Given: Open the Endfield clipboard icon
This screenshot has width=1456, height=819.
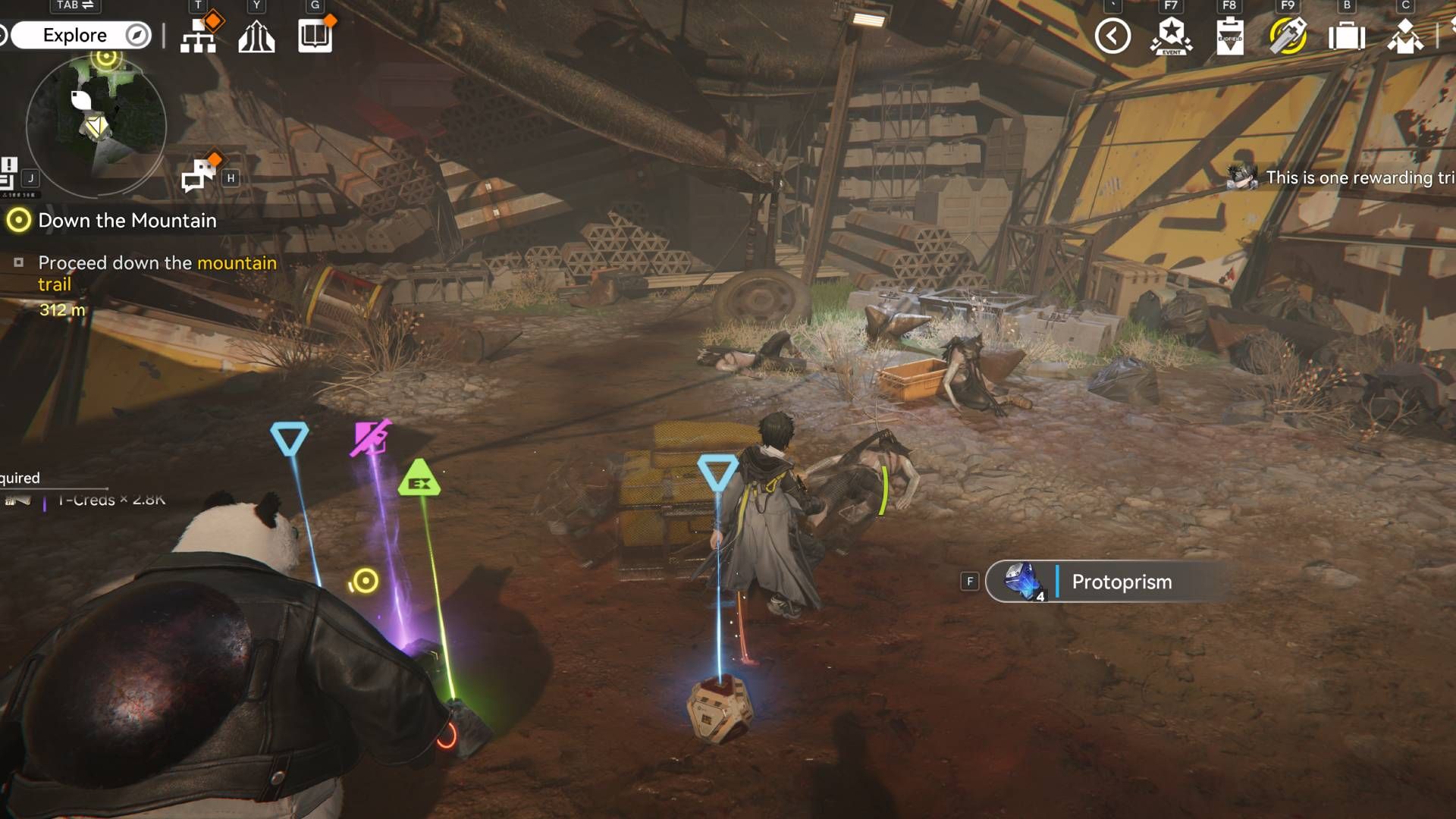Looking at the screenshot, I should click(1229, 36).
